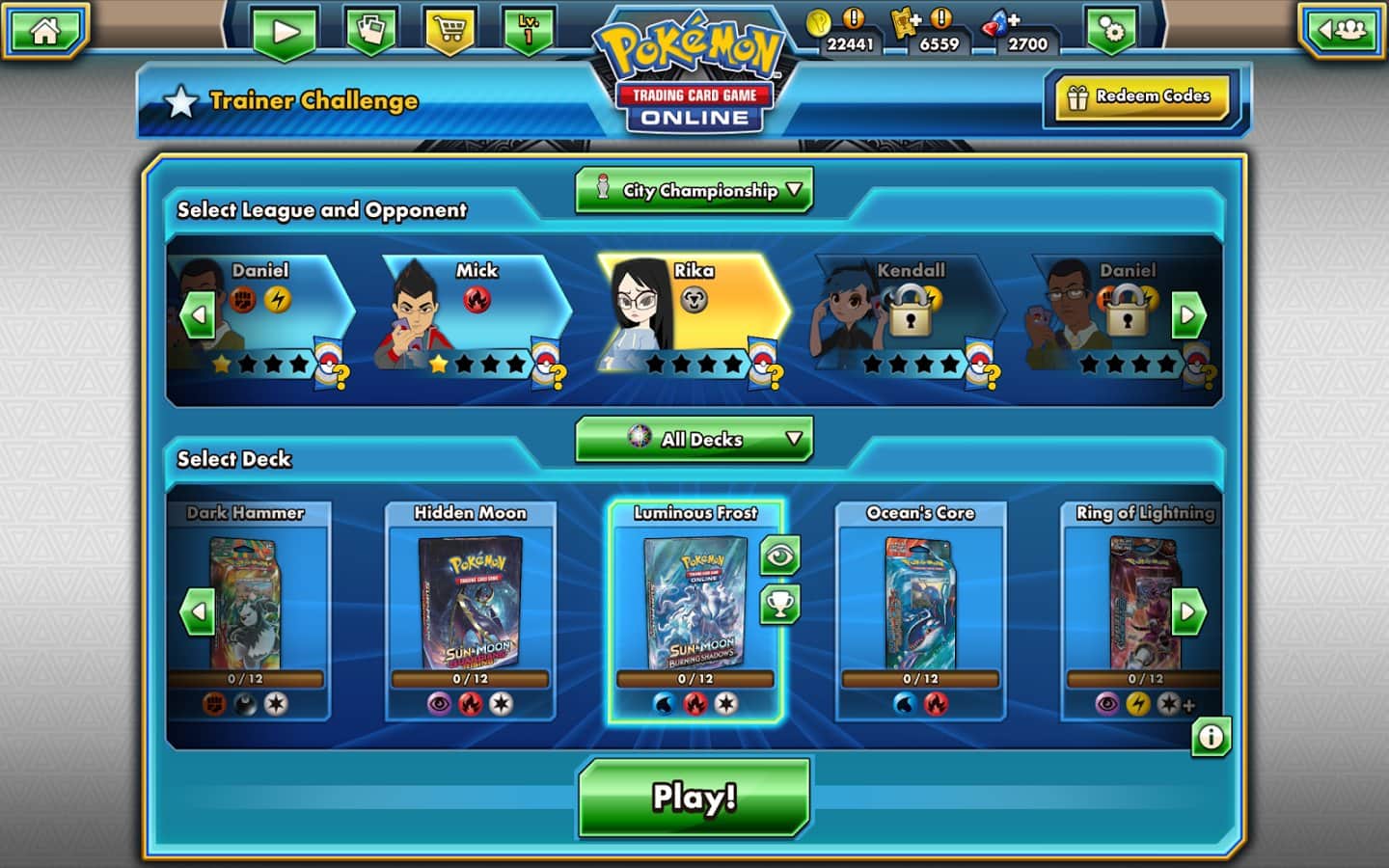Open the All Decks filter dropdown
Image resolution: width=1389 pixels, height=868 pixels.
pos(694,439)
